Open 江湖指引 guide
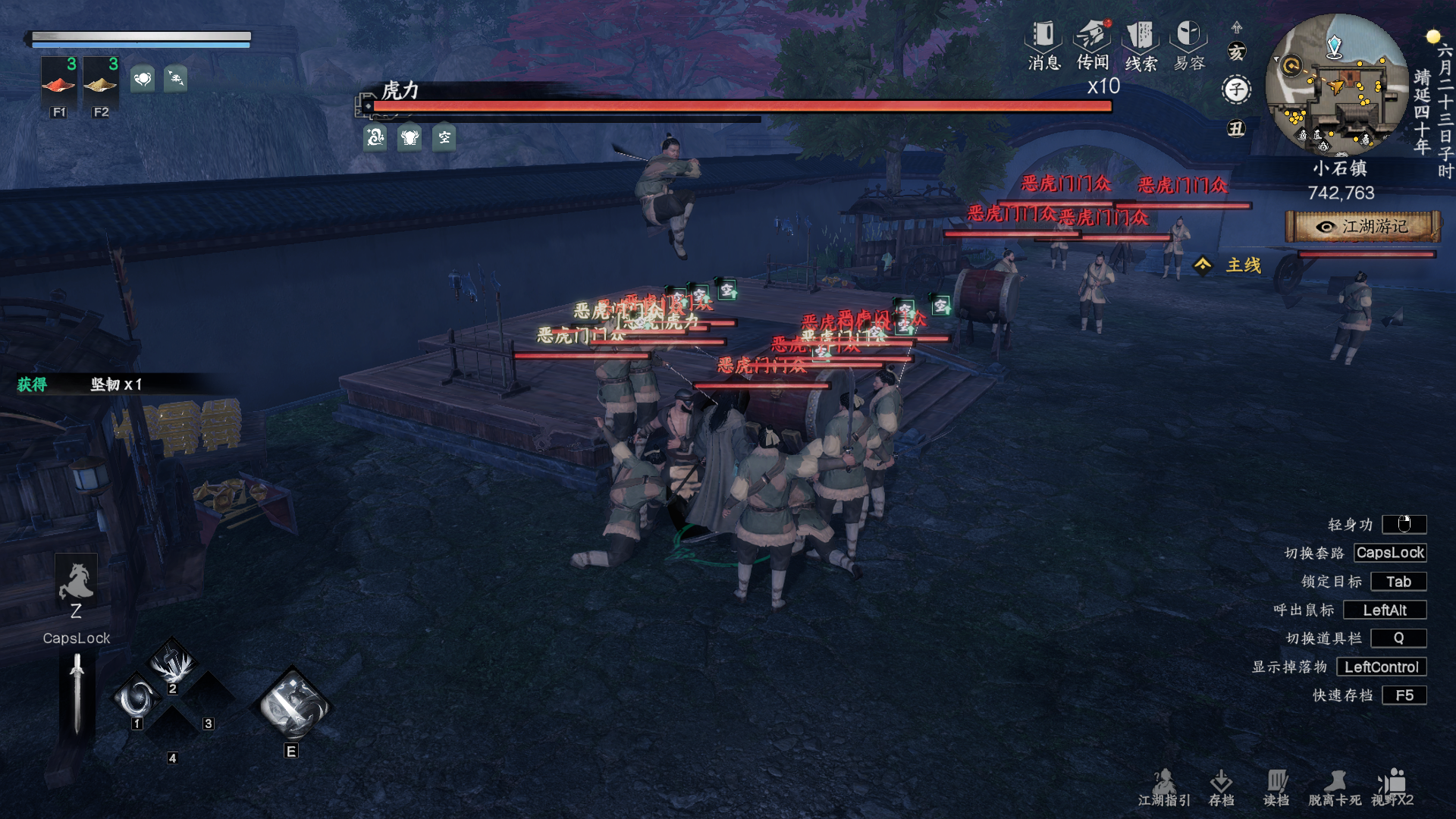The width and height of the screenshot is (1456, 819). coord(1164,787)
